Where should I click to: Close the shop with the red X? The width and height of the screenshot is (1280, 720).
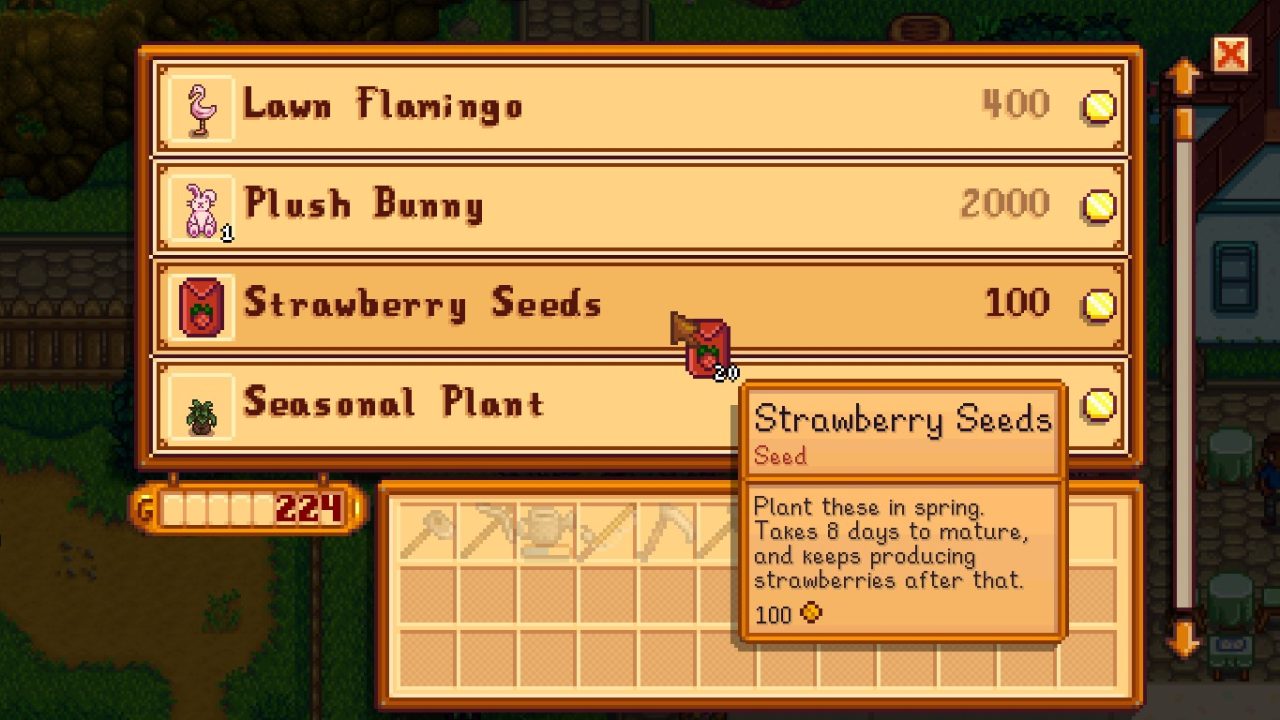(x=1231, y=52)
